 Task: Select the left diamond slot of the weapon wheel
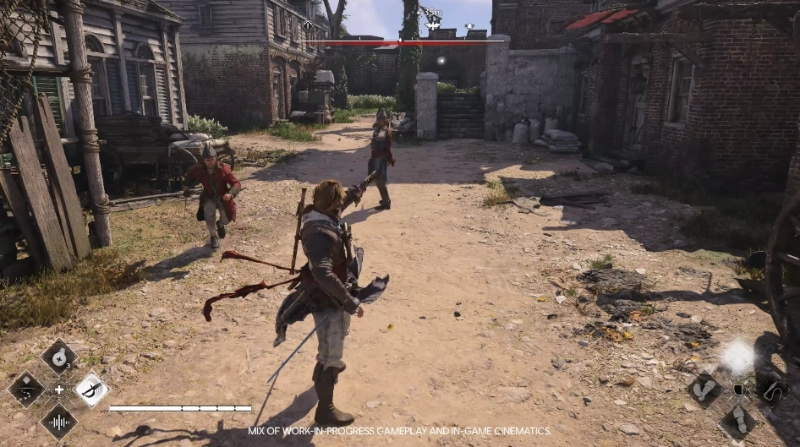click(27, 389)
